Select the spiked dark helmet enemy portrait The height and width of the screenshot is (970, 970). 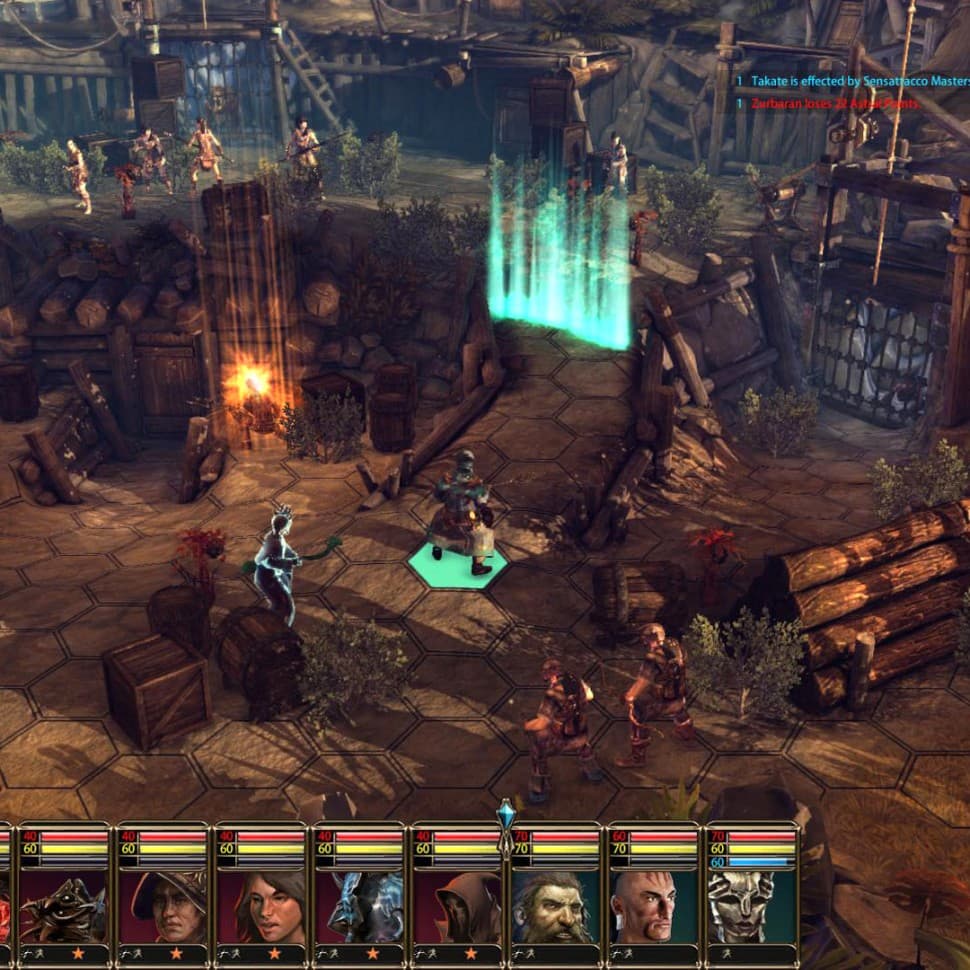point(64,907)
